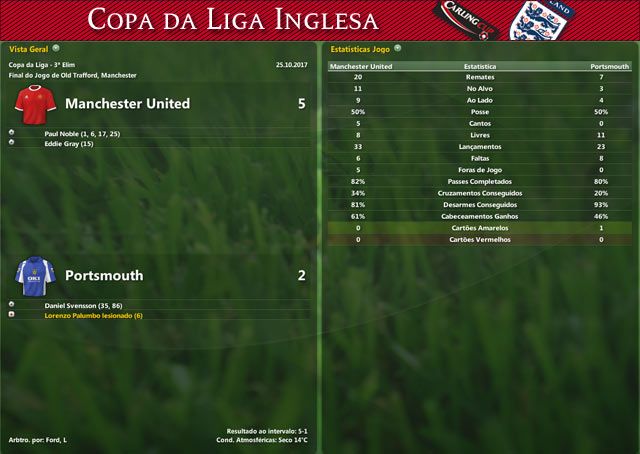The height and width of the screenshot is (454, 640).
Task: Open Daniel Svensson's player profile
Action: (83, 304)
